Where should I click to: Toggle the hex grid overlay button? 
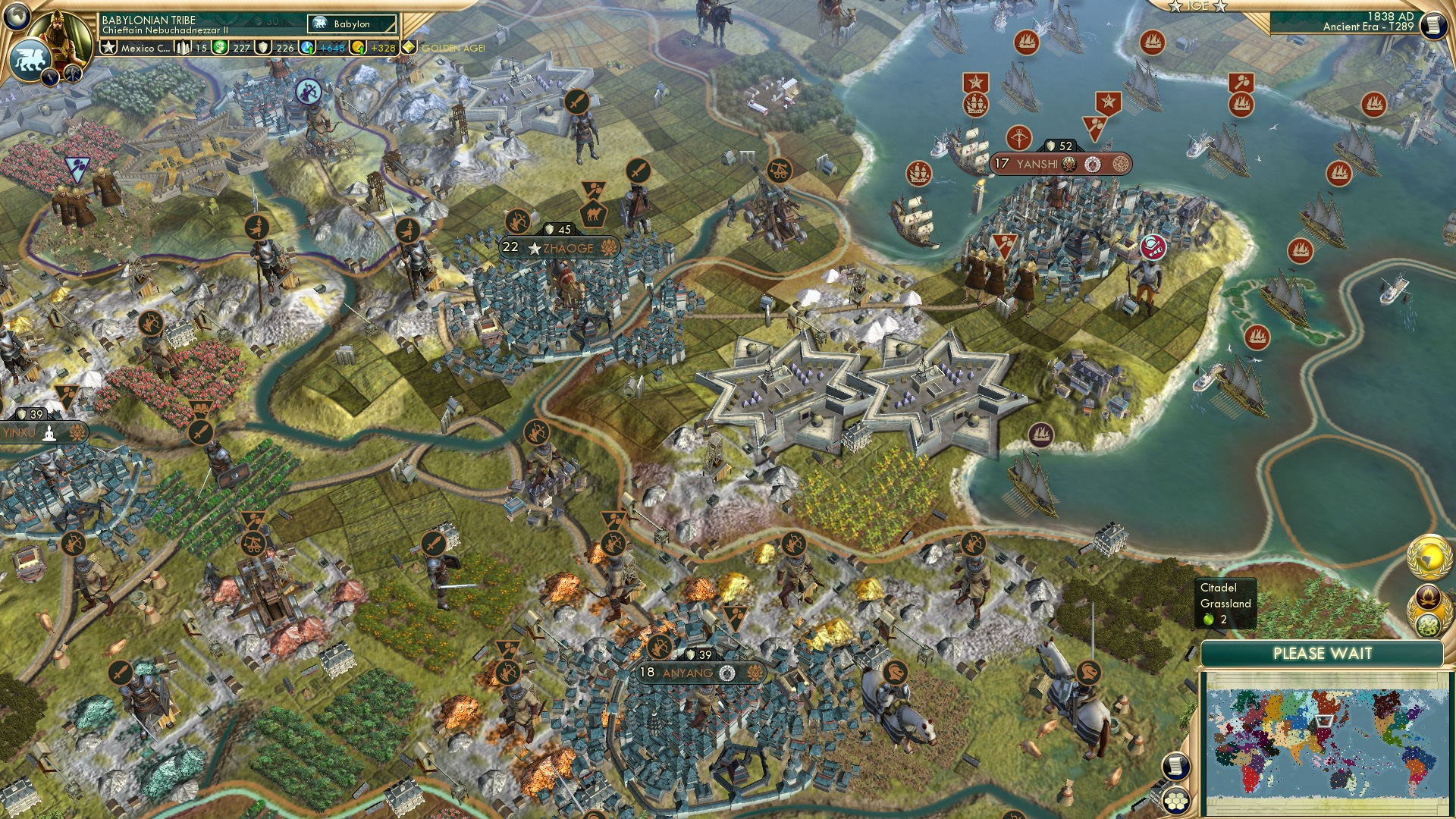click(1175, 802)
